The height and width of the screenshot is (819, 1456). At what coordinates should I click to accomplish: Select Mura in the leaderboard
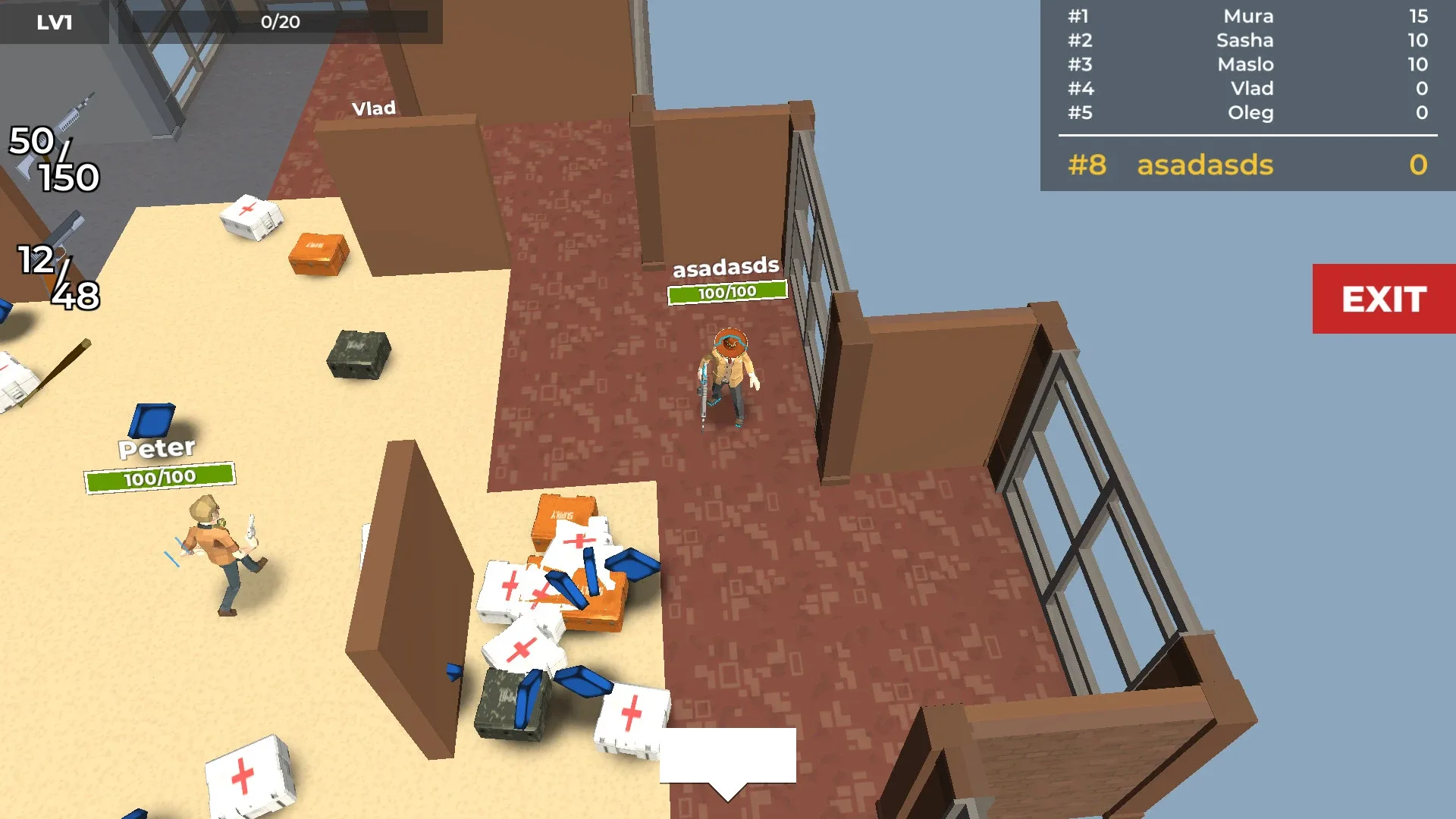point(1248,17)
